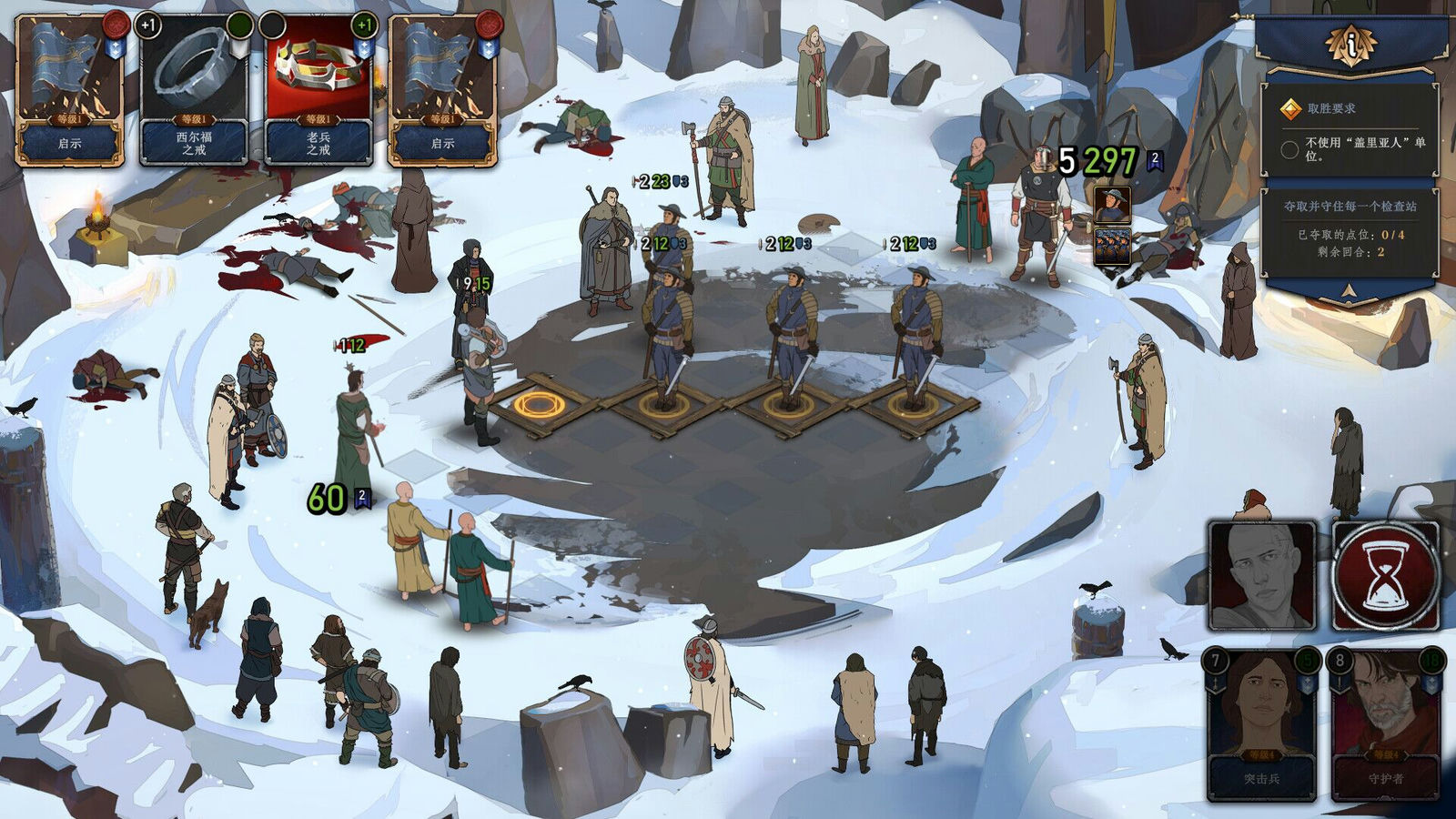Click the soldier portrait beside the 297 unit
Screen dimensions: 1456x819
click(1112, 206)
